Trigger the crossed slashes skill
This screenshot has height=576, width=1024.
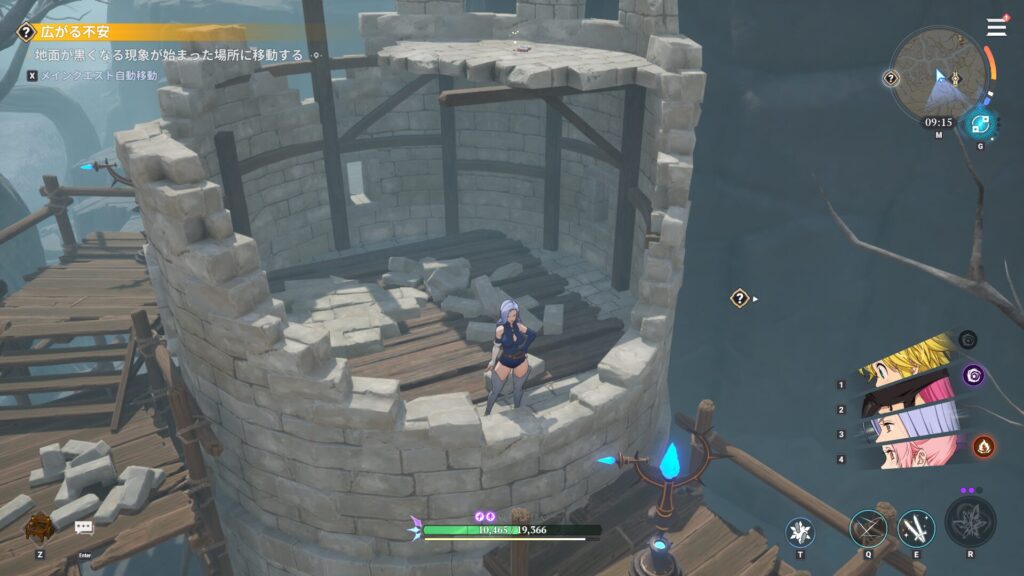(x=868, y=528)
